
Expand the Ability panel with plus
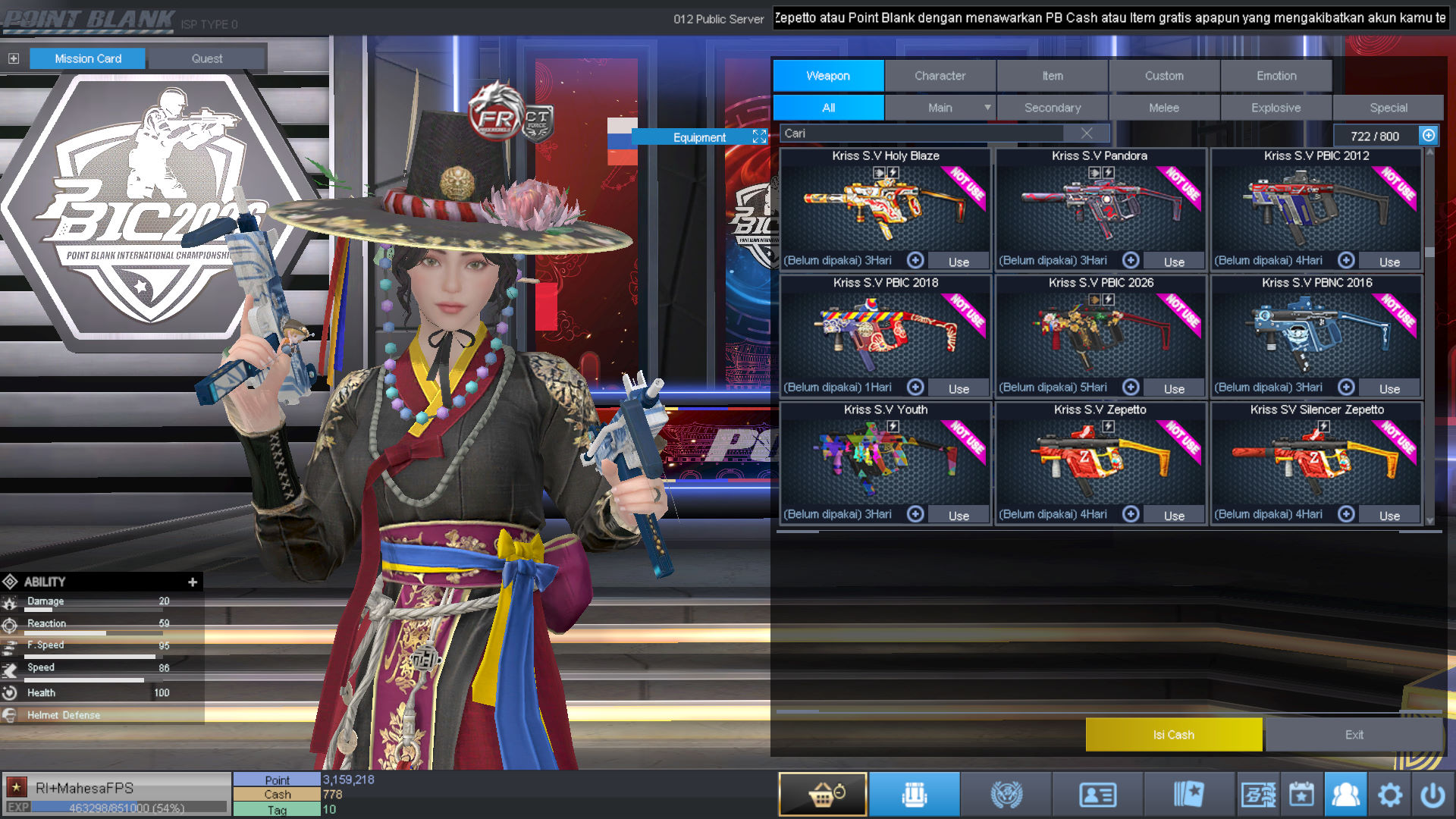(x=193, y=582)
